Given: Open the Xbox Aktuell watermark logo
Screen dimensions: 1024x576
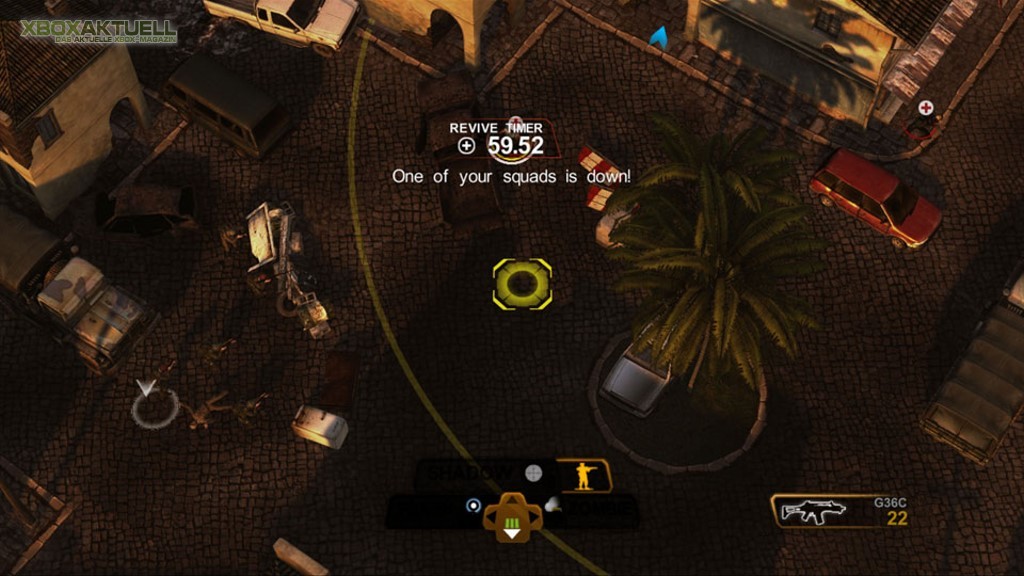Looking at the screenshot, I should [x=98, y=30].
